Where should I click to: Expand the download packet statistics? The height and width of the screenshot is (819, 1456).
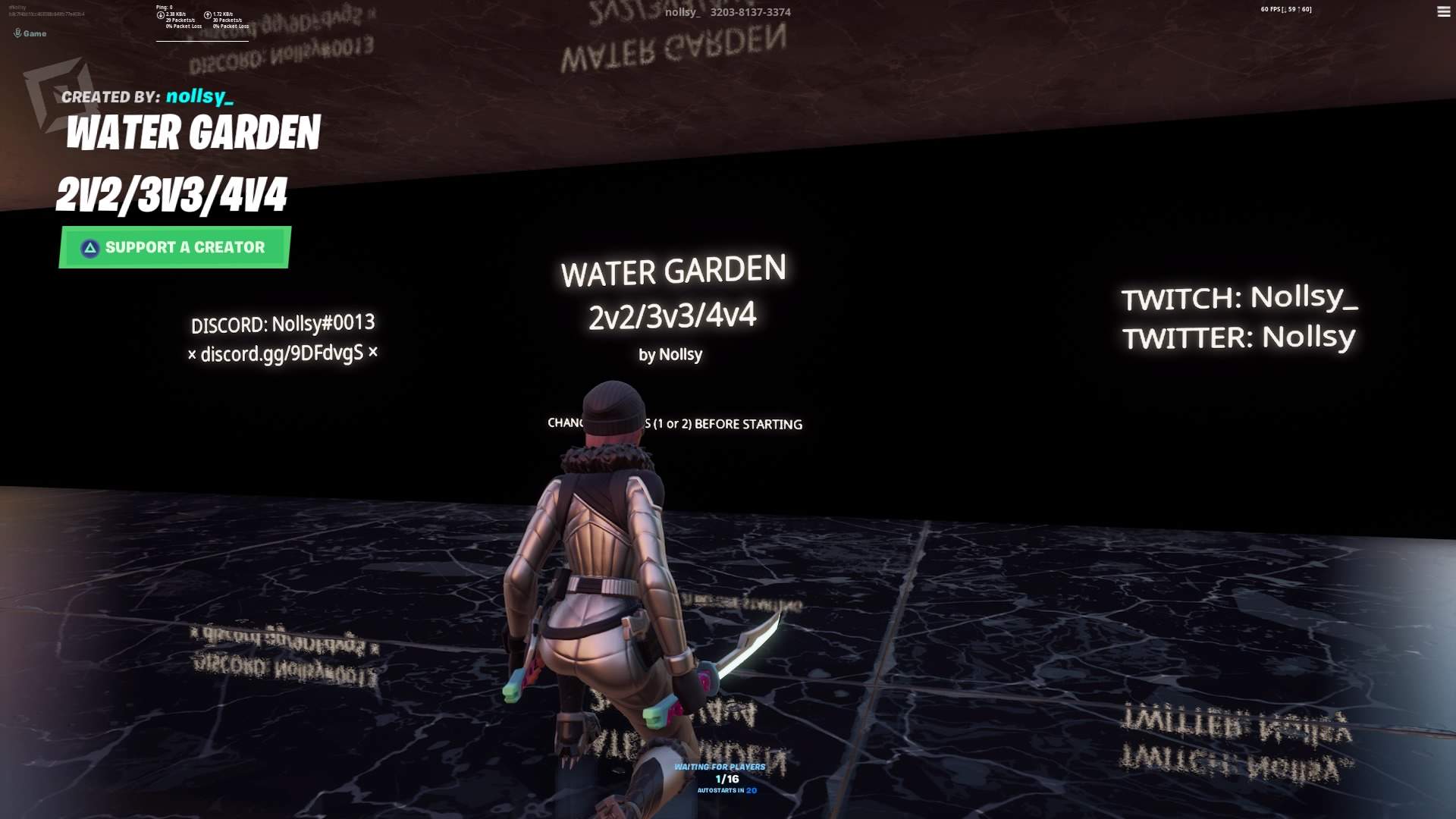pyautogui.click(x=182, y=21)
